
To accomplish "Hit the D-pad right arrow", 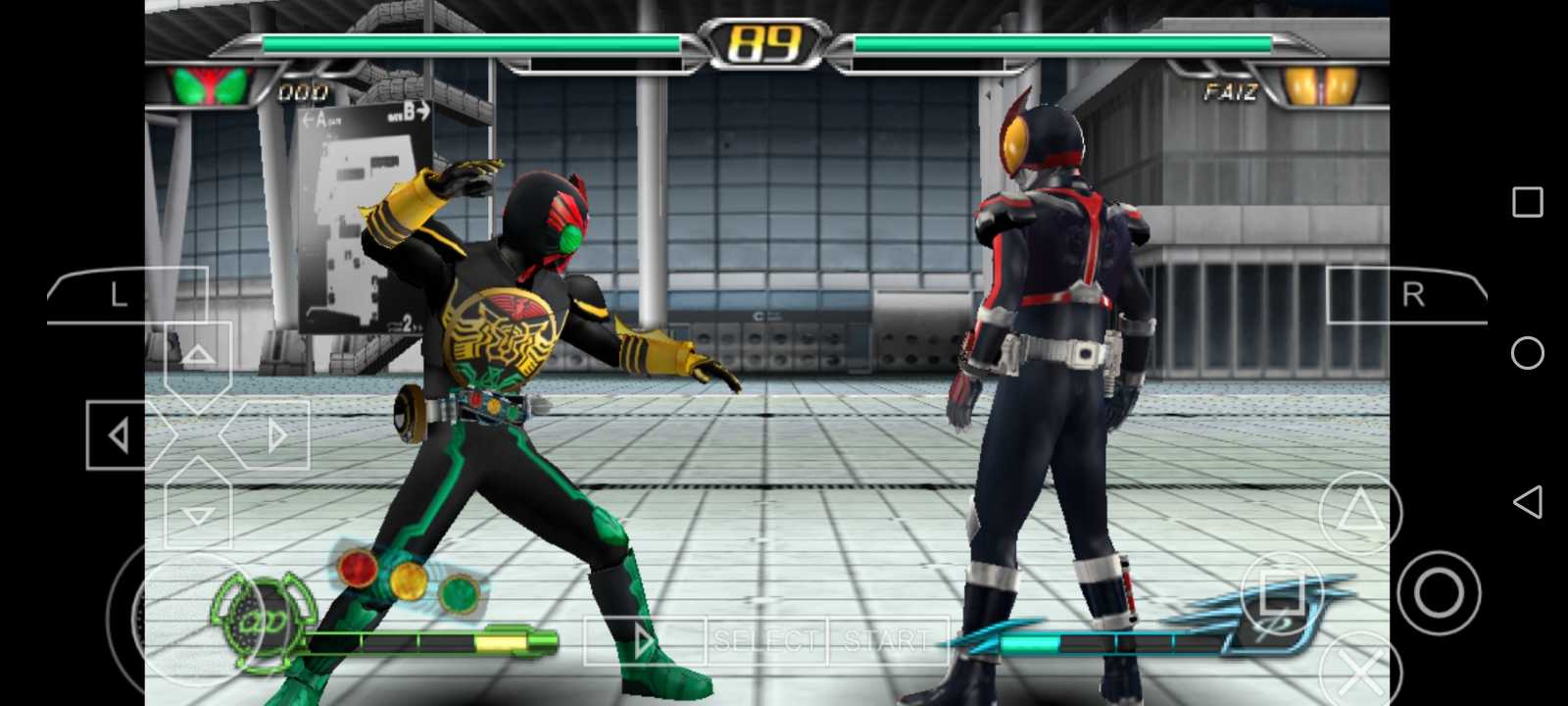I will coord(272,434).
